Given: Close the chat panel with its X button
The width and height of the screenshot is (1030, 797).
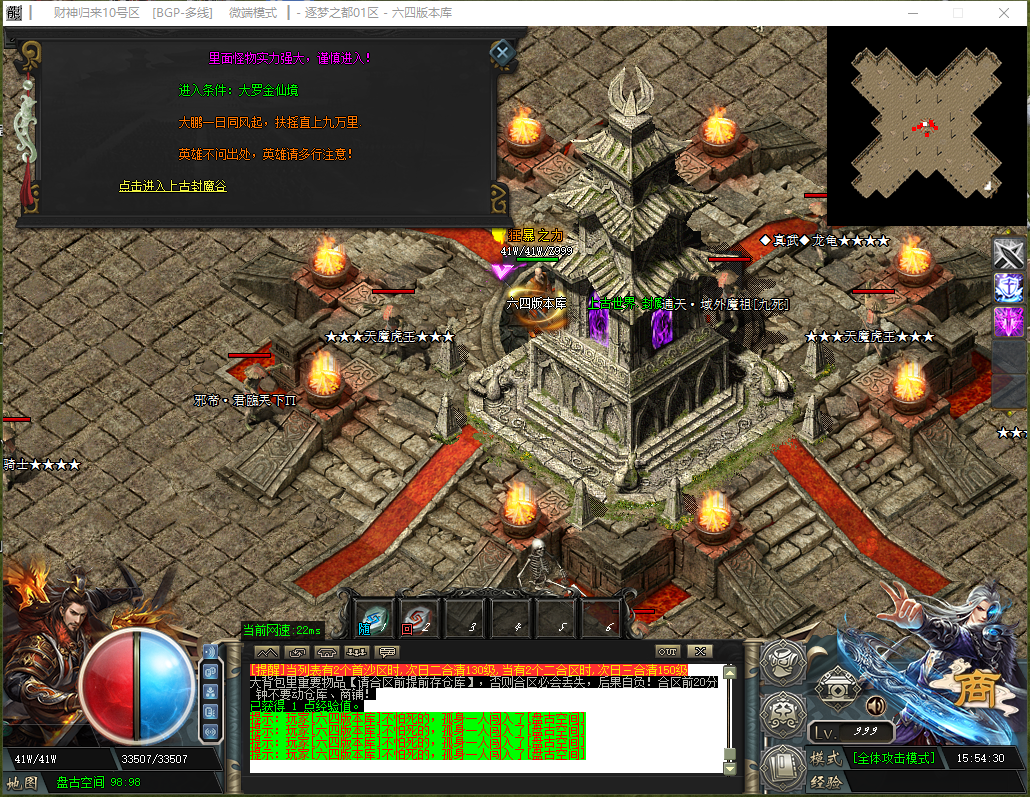Looking at the screenshot, I should (x=700, y=651).
